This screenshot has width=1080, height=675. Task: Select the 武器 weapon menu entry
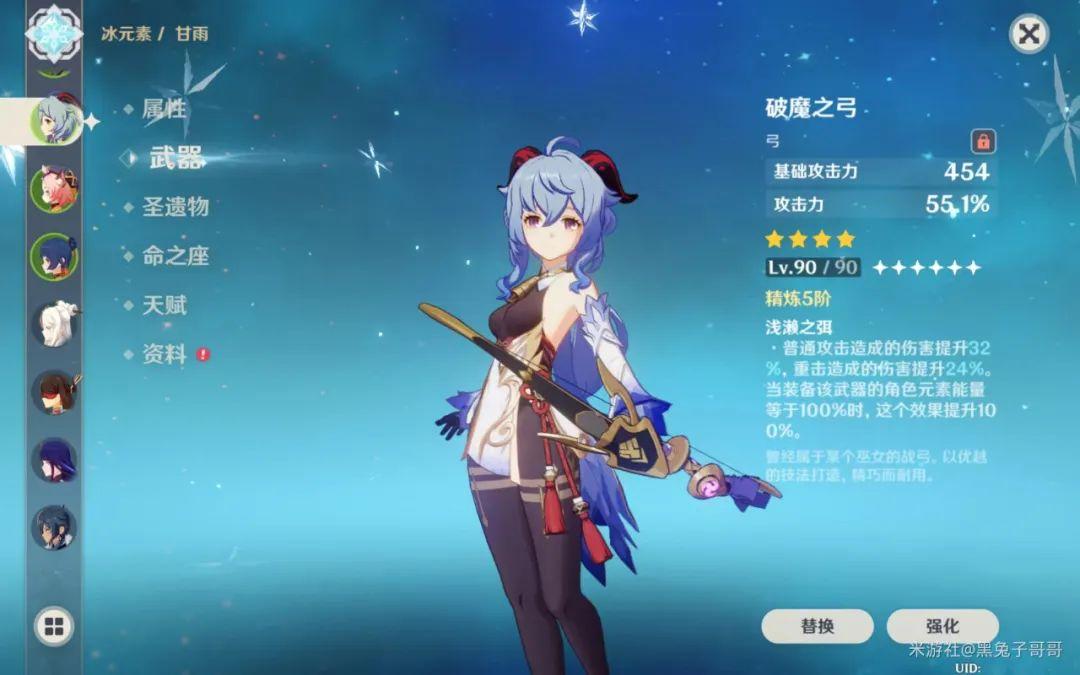coord(175,157)
